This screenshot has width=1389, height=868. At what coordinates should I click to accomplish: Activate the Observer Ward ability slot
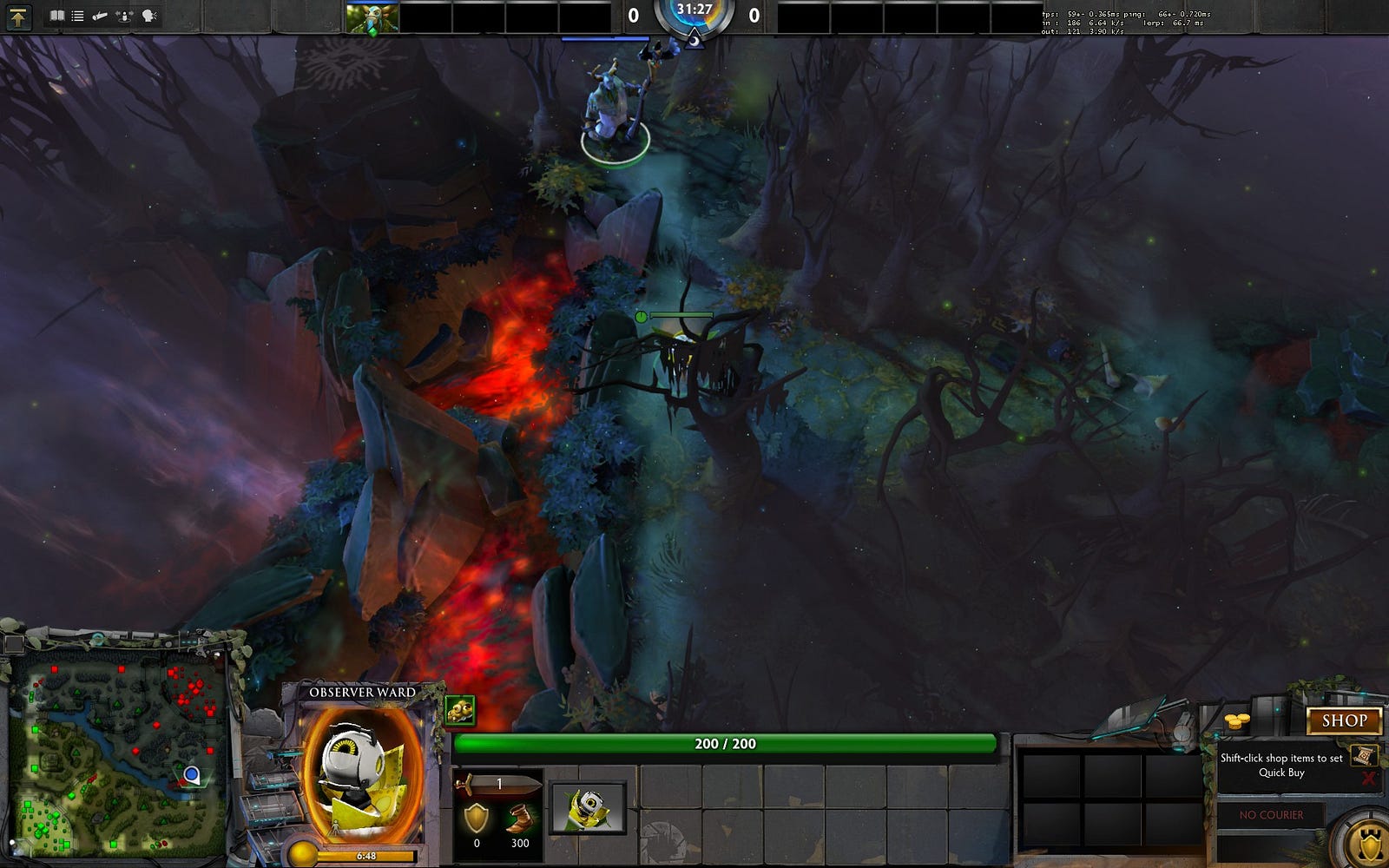[x=588, y=808]
